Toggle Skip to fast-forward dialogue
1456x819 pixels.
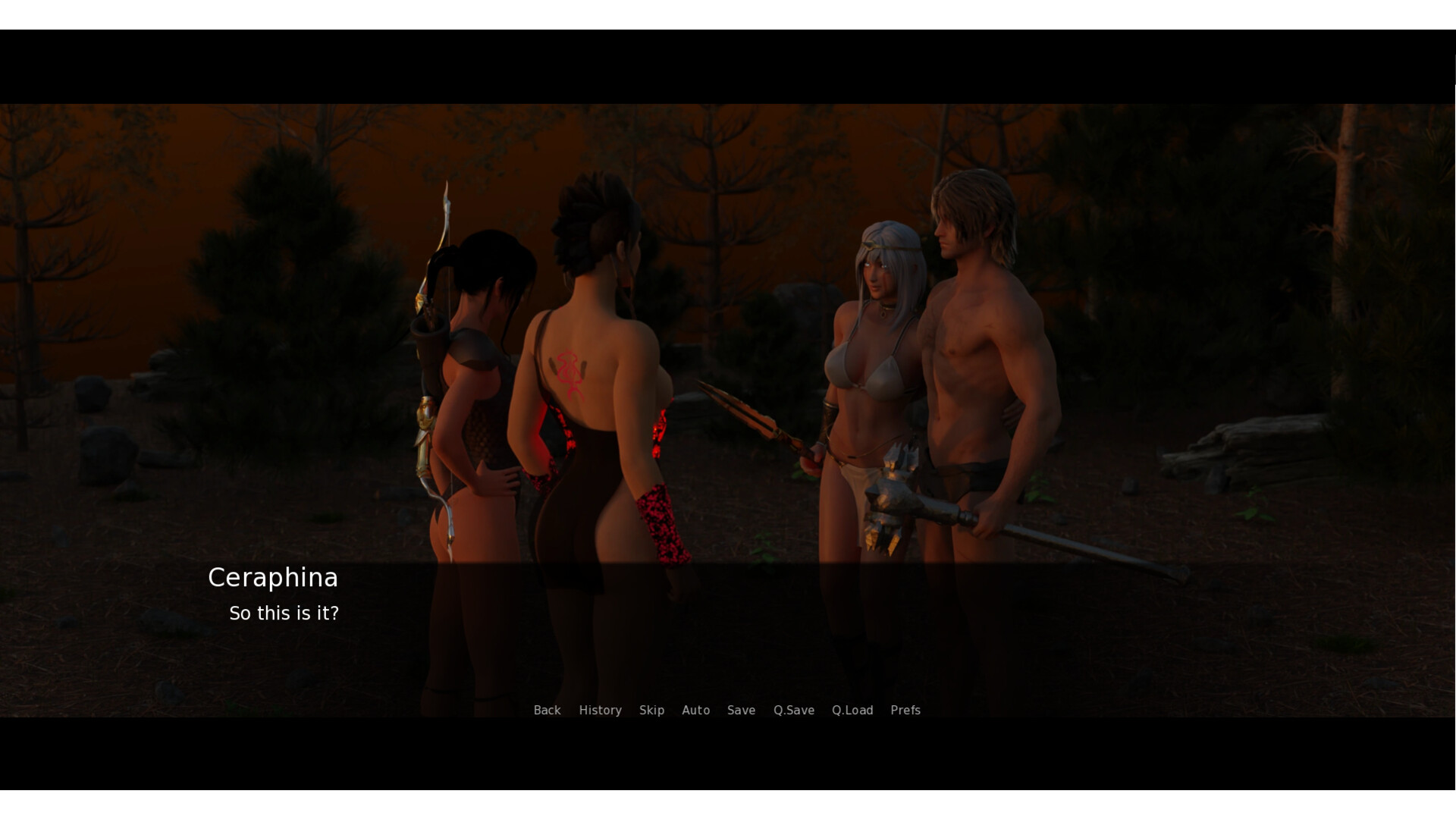tap(651, 711)
